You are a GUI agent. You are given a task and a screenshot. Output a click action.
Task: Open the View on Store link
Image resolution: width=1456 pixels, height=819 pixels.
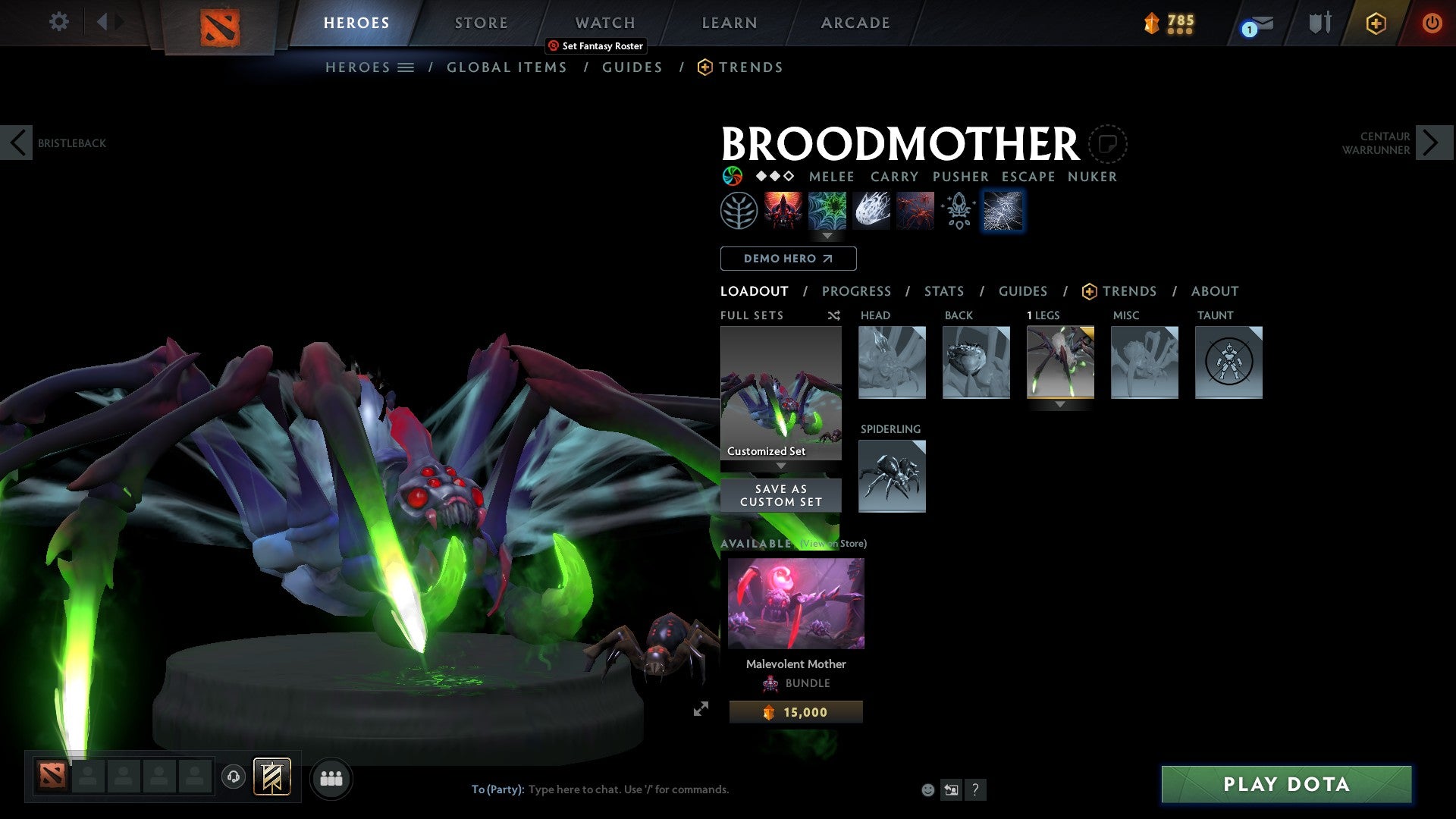[x=832, y=544]
